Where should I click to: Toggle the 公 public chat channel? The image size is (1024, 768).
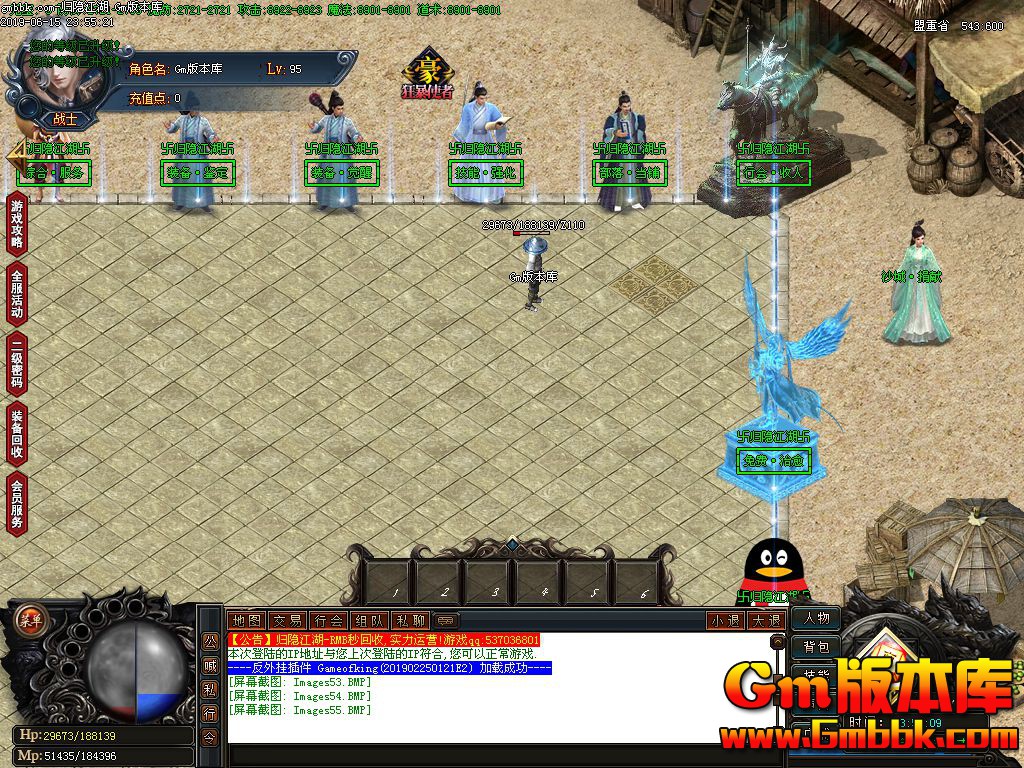[210, 641]
